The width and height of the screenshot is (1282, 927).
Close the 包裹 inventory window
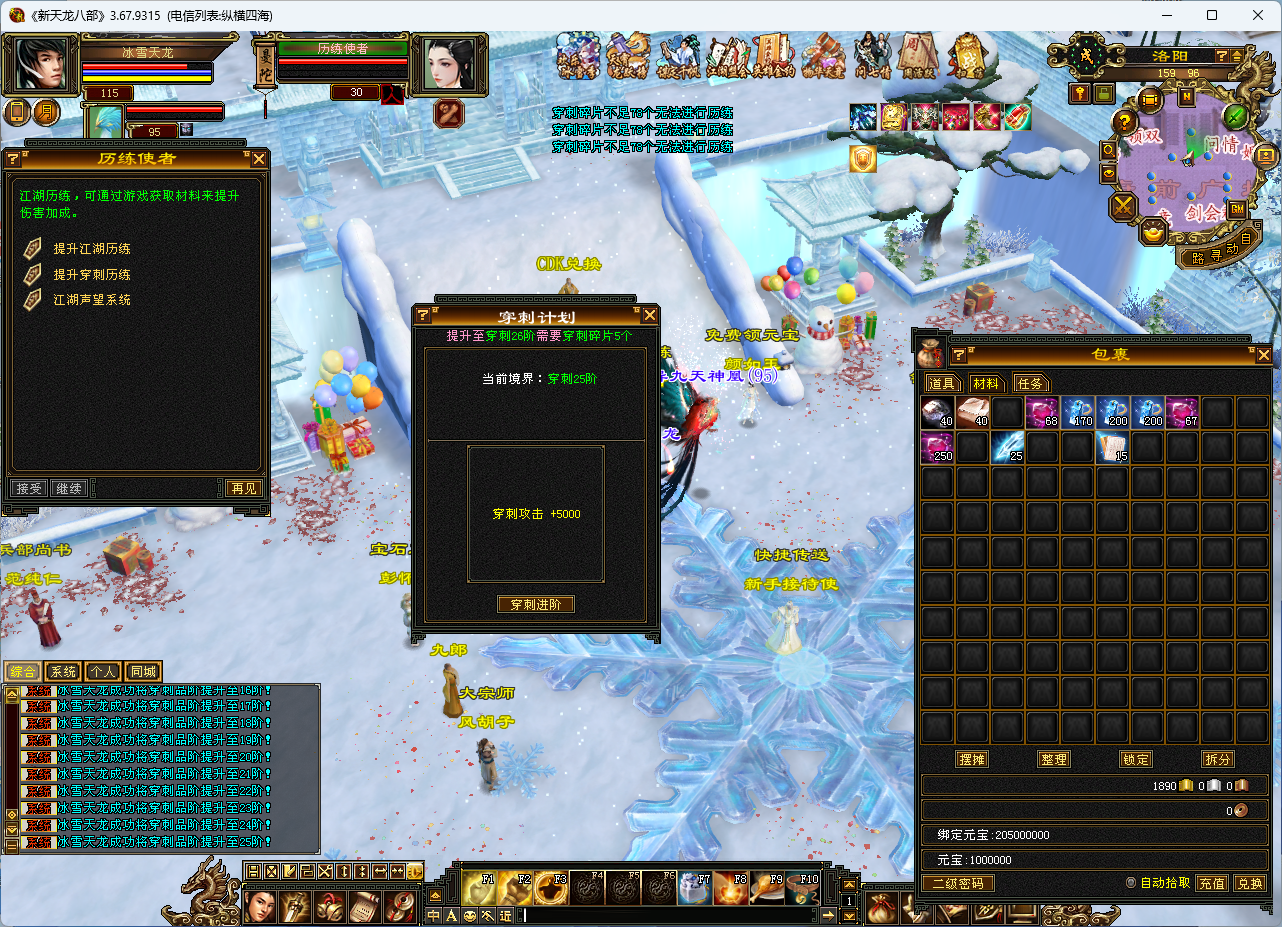(1264, 355)
